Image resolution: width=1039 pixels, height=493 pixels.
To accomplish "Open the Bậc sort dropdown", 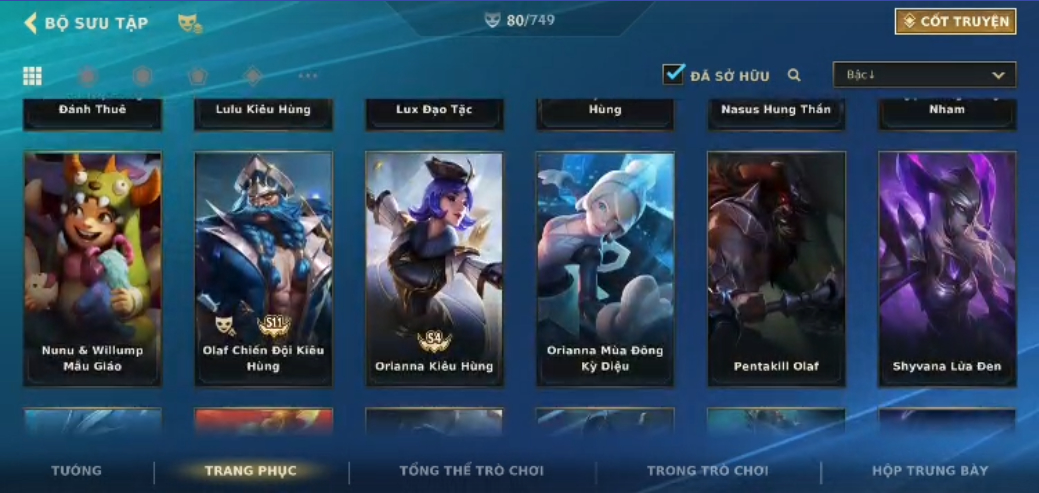I will pos(924,75).
